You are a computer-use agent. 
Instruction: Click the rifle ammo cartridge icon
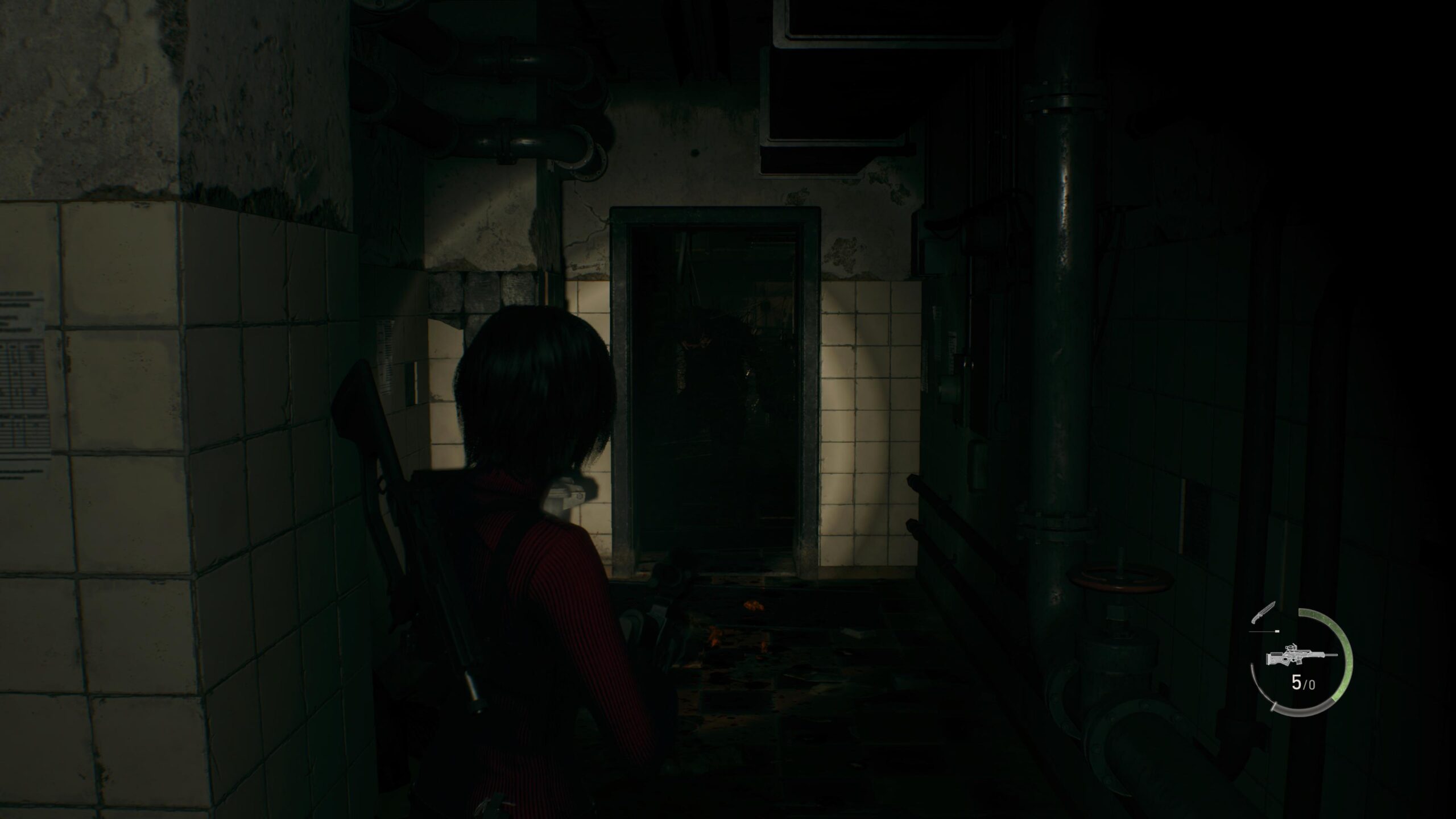pyautogui.click(x=1276, y=631)
